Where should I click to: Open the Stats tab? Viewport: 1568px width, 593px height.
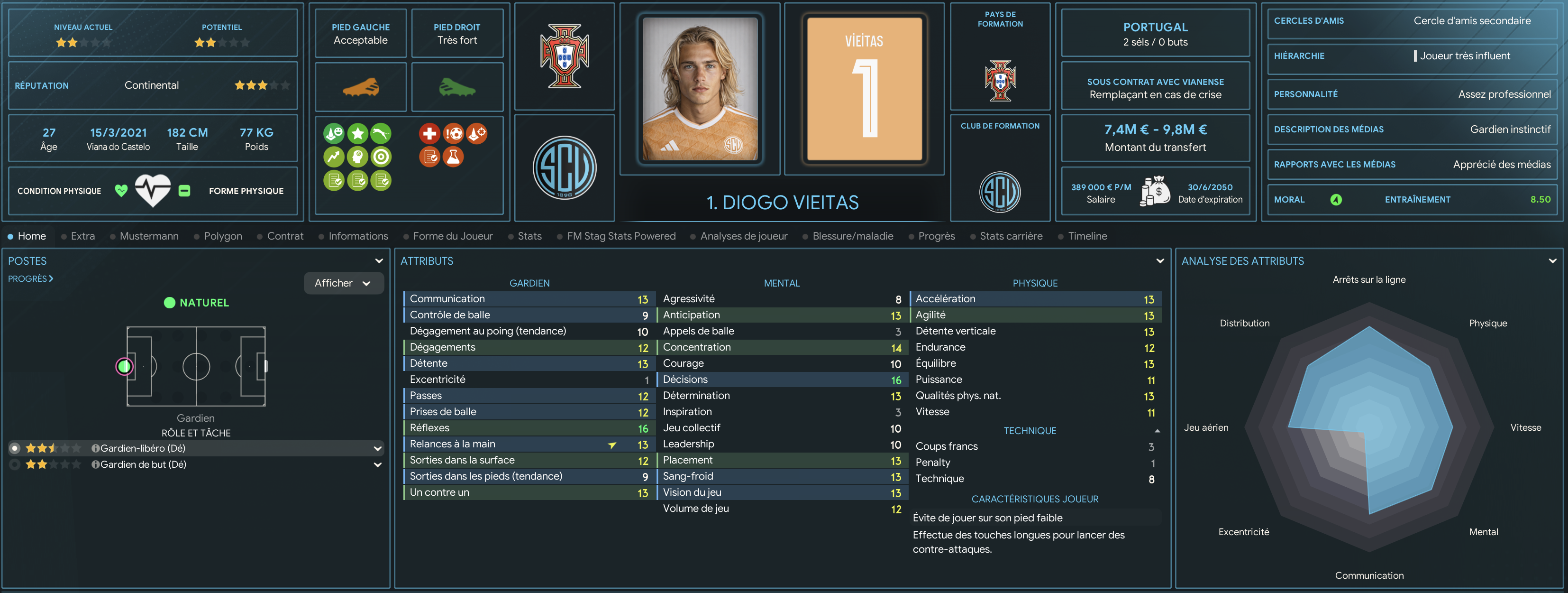[x=529, y=236]
